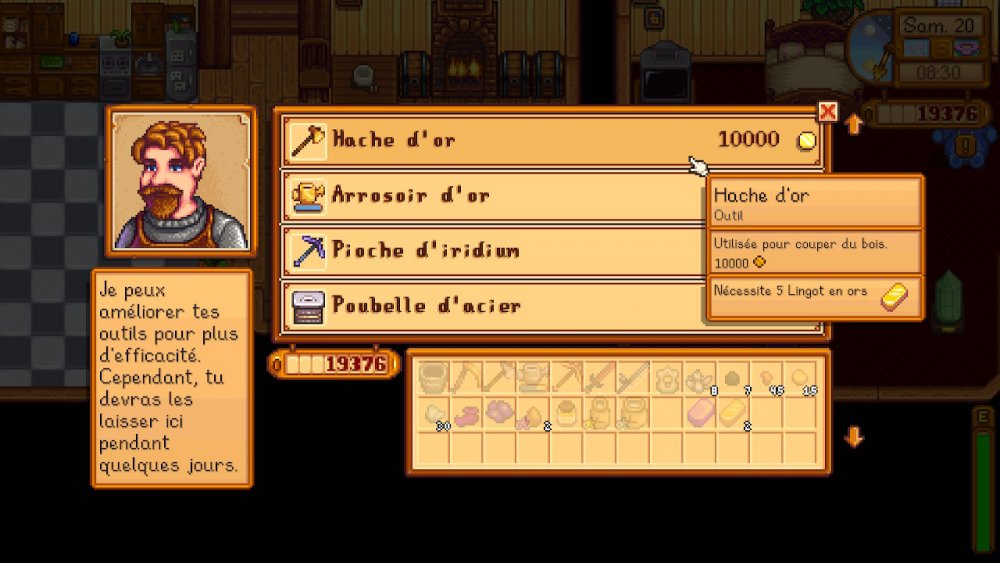This screenshot has height=563, width=1000.
Task: Click the shop list's up arrow
Action: point(853,125)
